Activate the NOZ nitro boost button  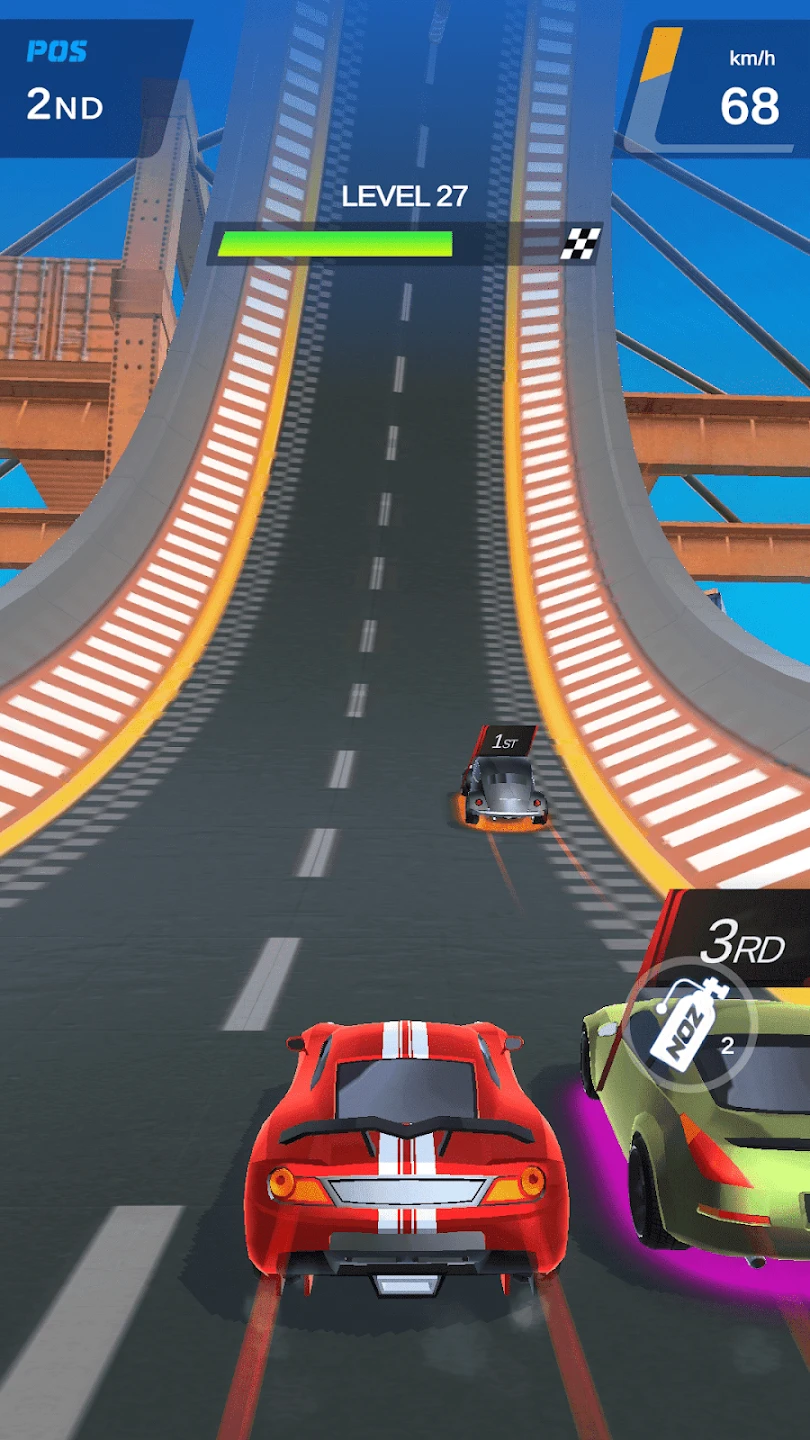click(x=690, y=1026)
